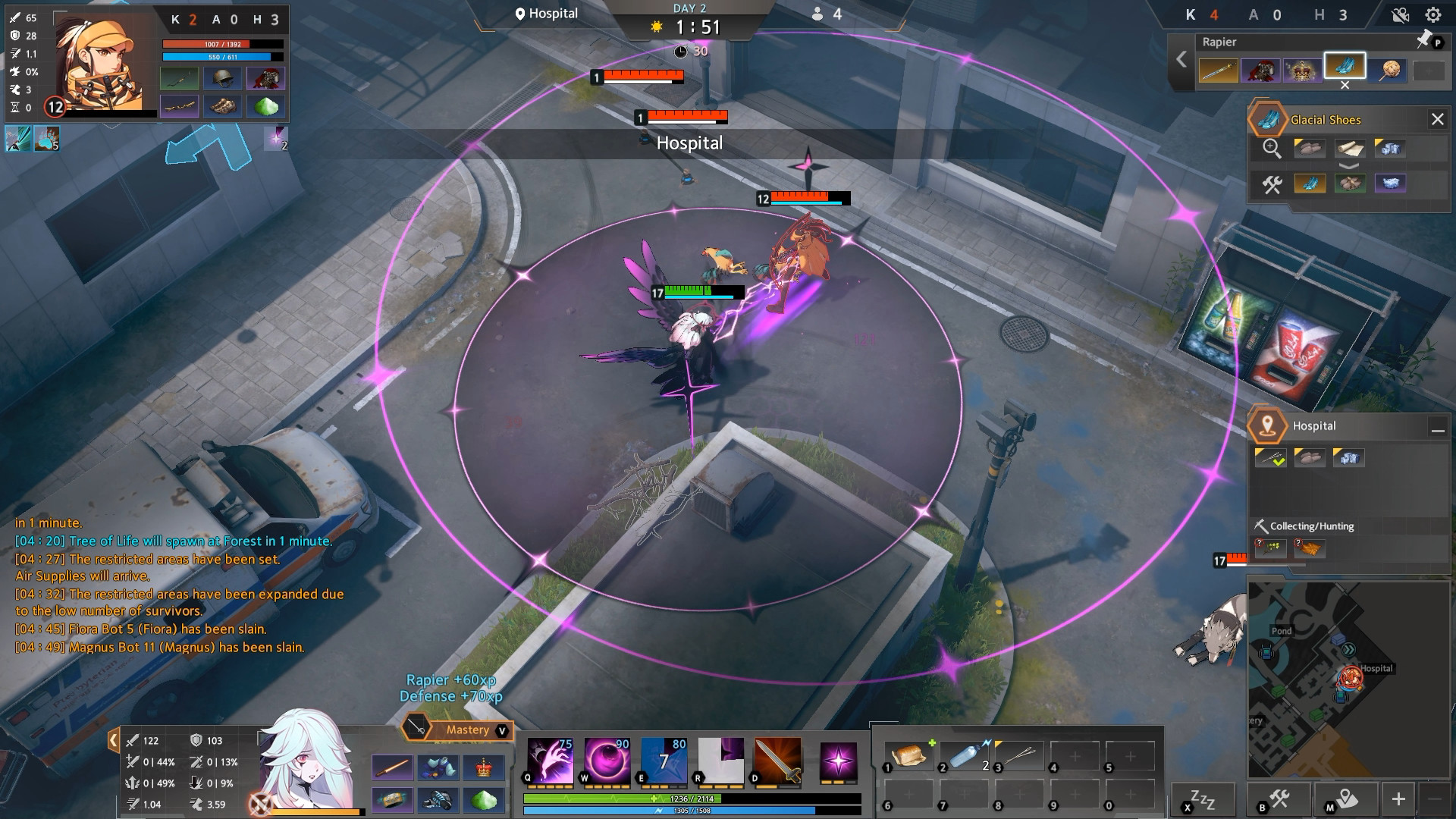Activate the W purple orb ability
1456x819 pixels.
(607, 761)
